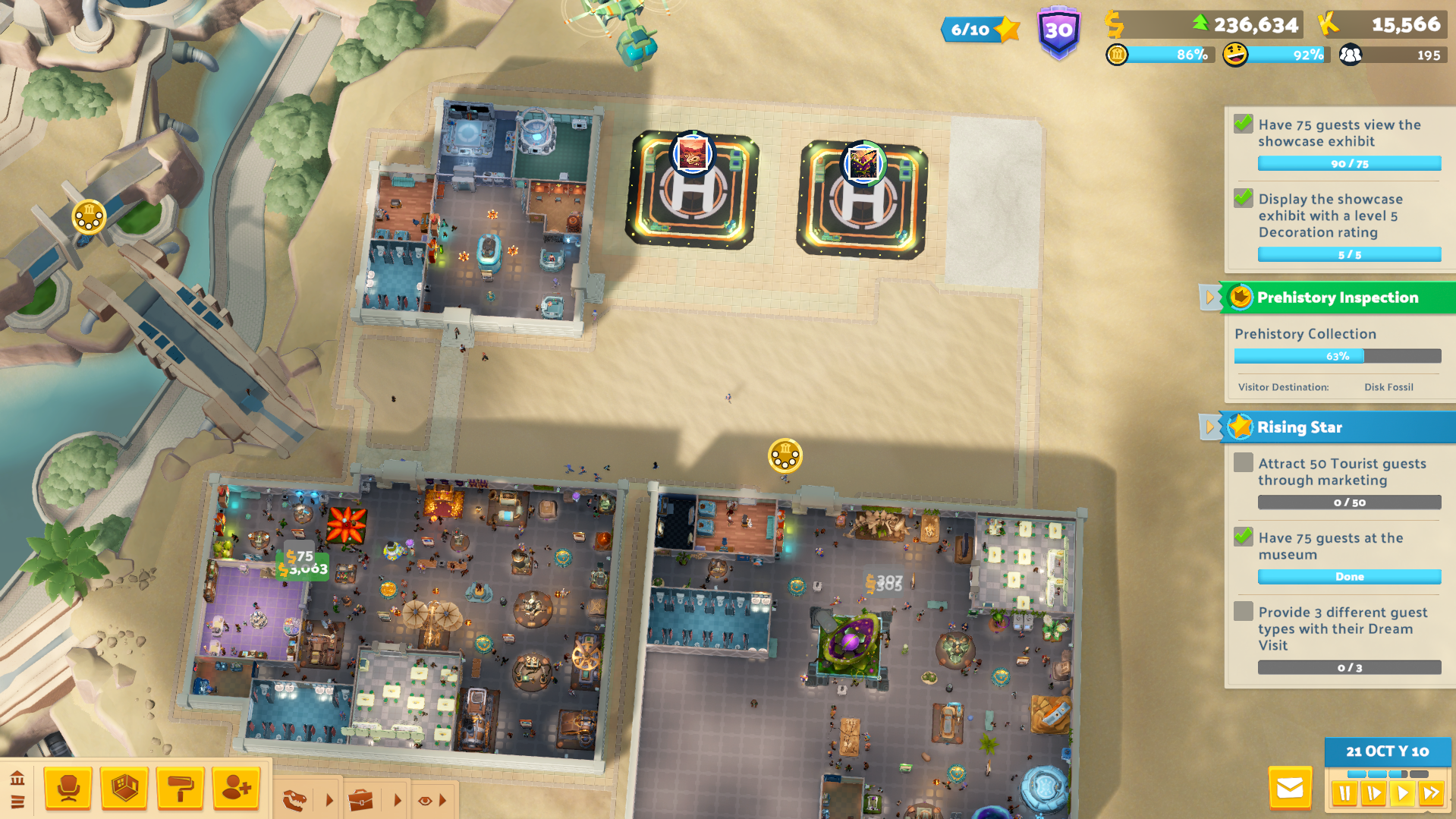Open the hire staff tool
Viewport: 1456px width, 819px height.
click(236, 789)
